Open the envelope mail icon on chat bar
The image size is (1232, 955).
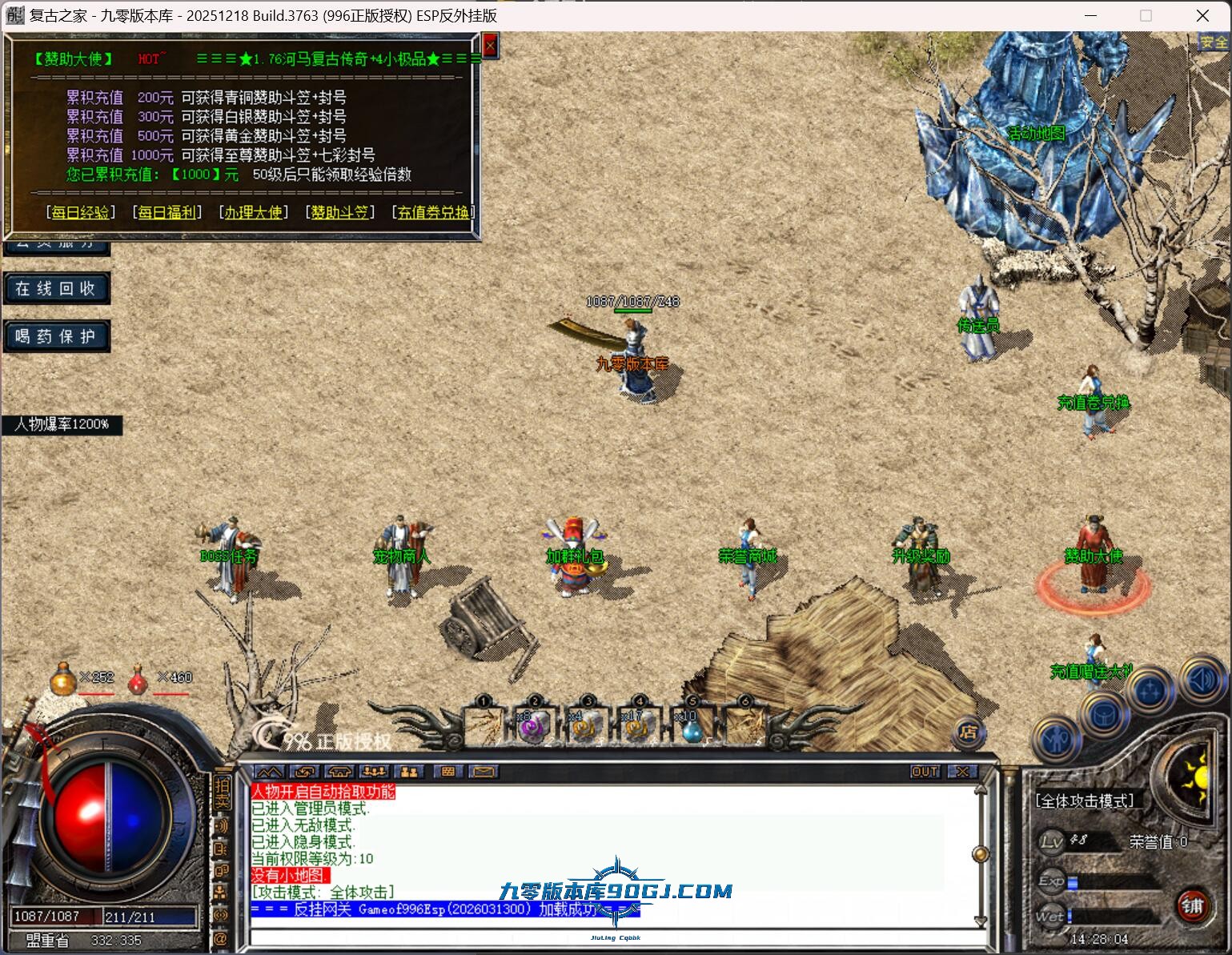point(484,772)
